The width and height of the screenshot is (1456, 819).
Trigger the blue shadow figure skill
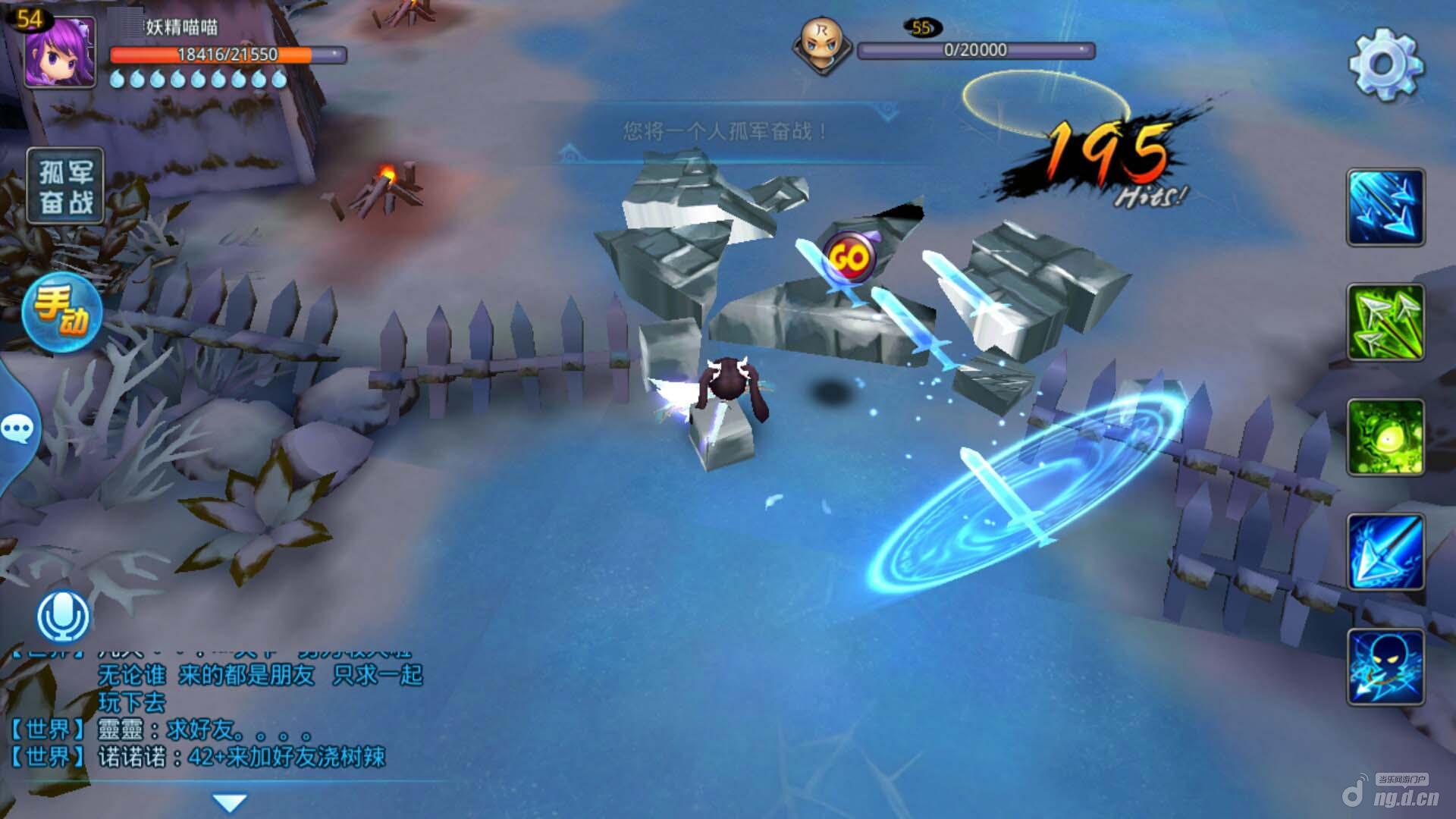[1385, 667]
